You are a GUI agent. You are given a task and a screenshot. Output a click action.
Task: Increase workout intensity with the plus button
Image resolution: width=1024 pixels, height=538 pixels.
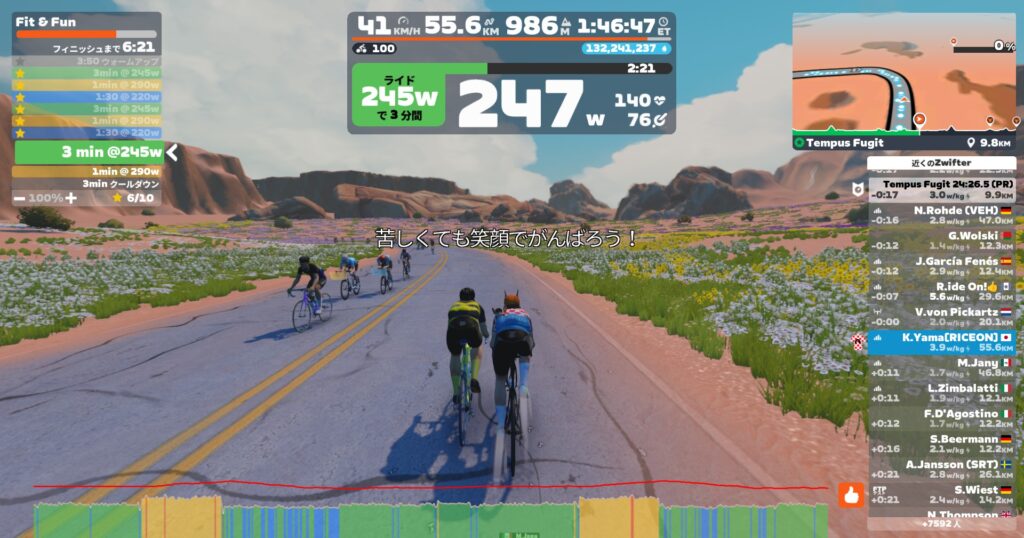point(71,198)
